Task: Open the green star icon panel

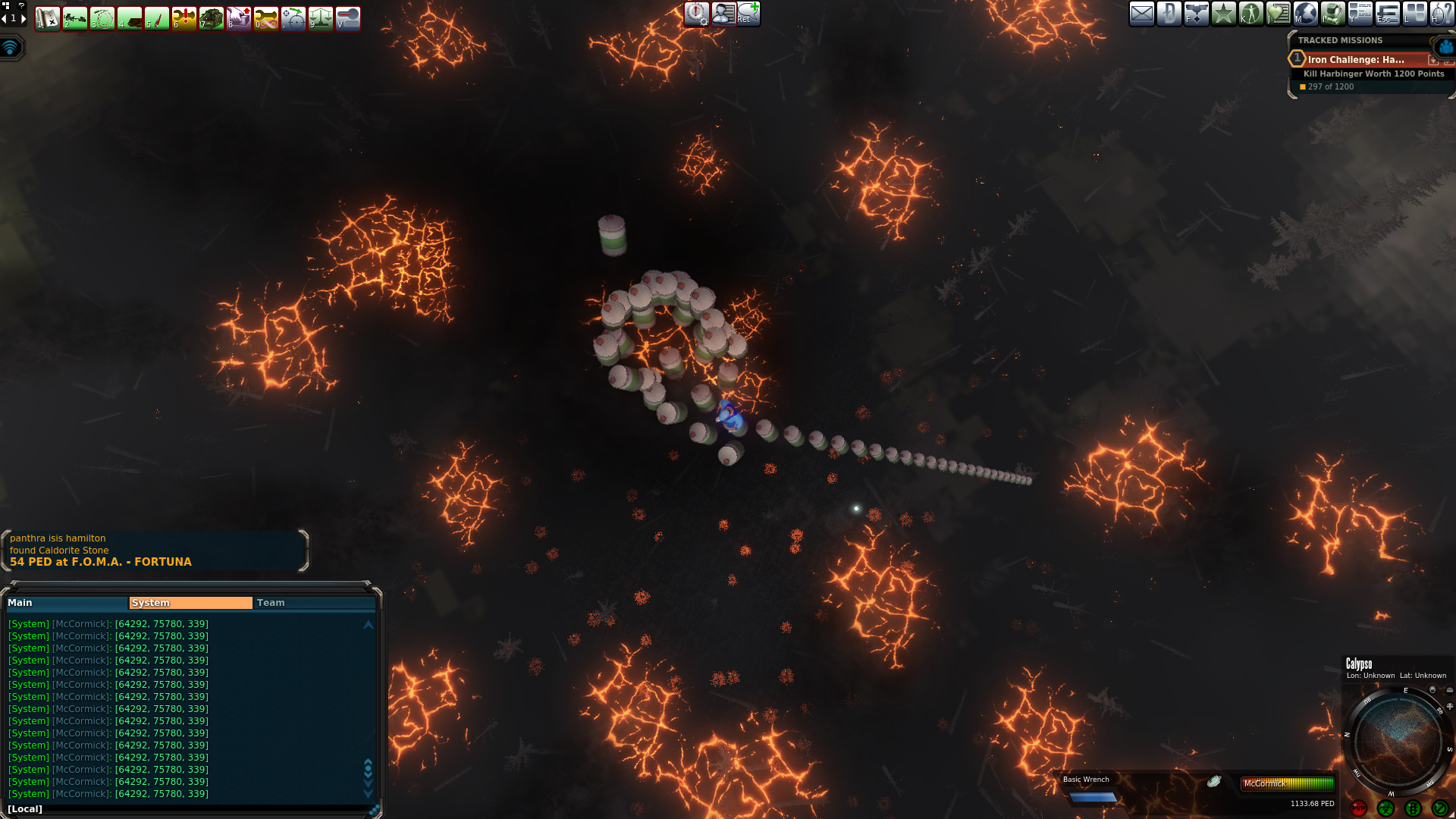Action: 1223,14
